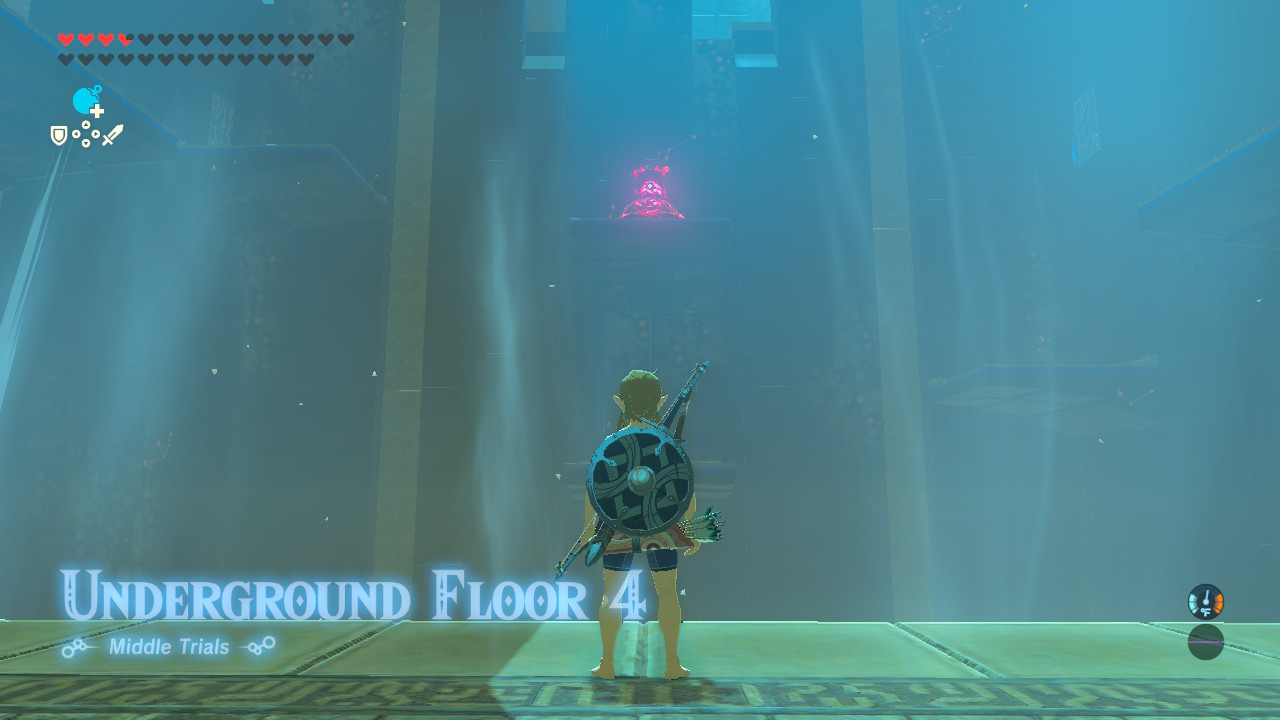
Task: Click the first full red heart
Action: tap(66, 38)
